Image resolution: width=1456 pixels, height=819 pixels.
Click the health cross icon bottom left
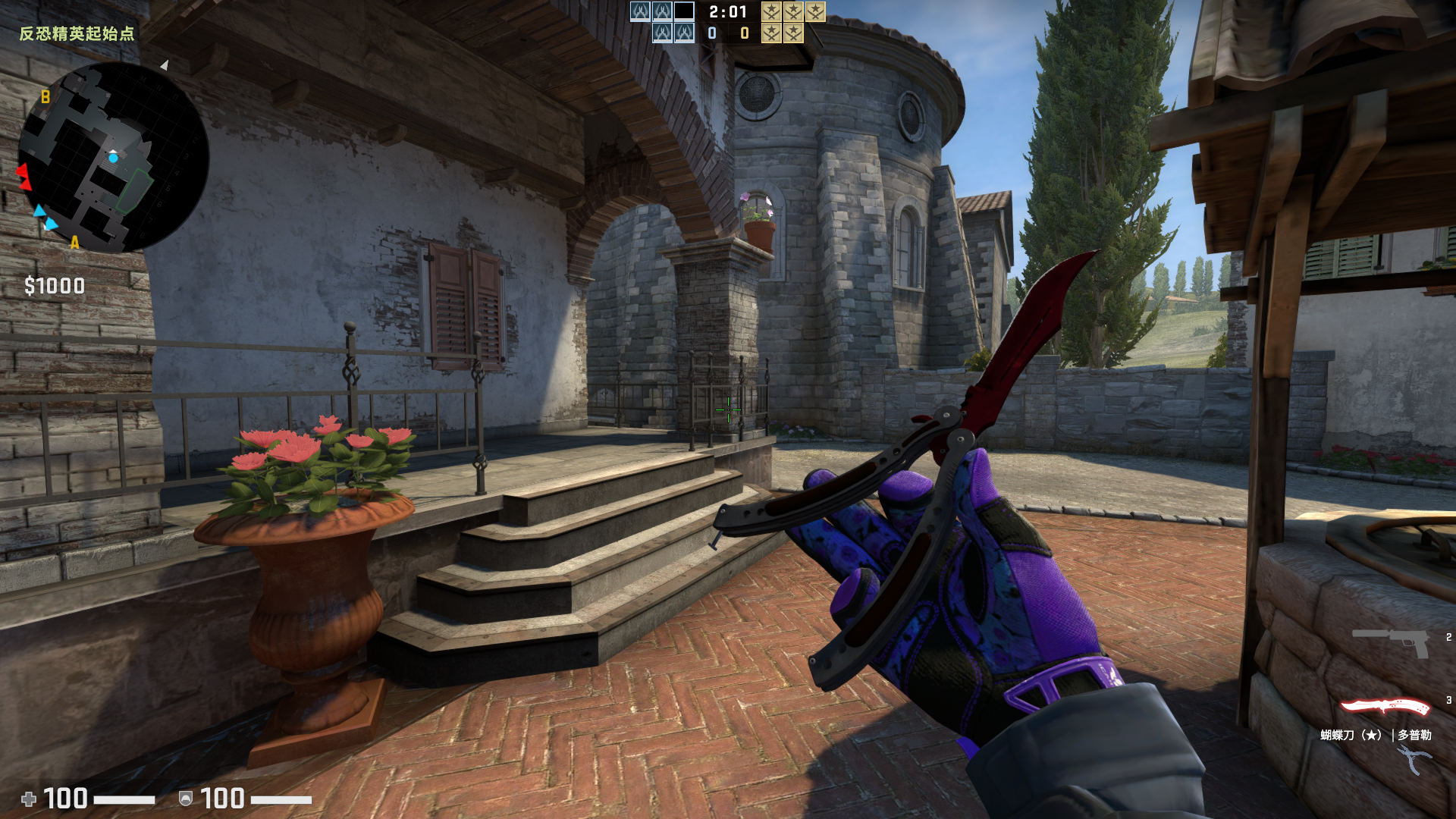click(30, 797)
